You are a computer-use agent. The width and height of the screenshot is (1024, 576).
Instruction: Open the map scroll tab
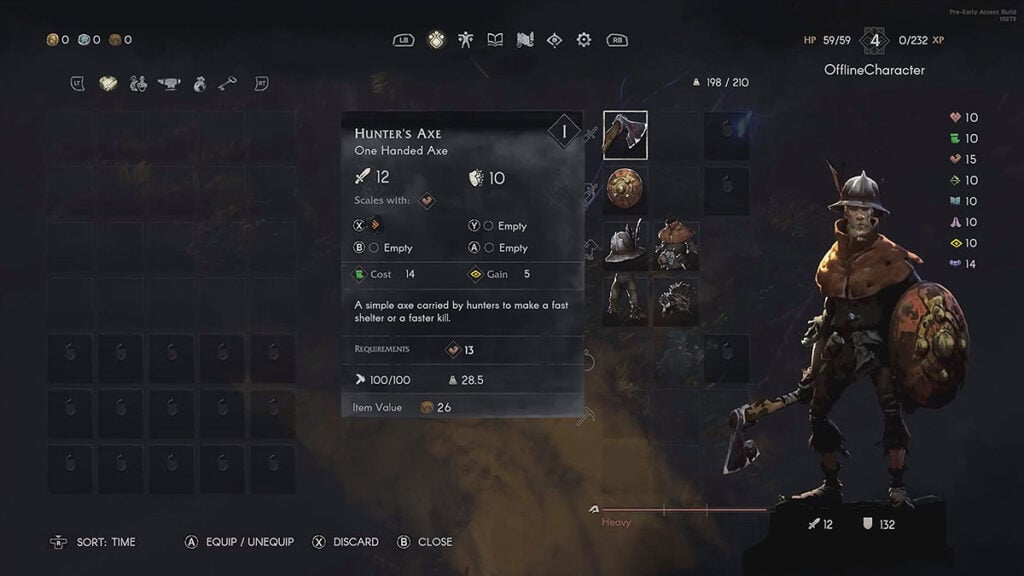(525, 40)
